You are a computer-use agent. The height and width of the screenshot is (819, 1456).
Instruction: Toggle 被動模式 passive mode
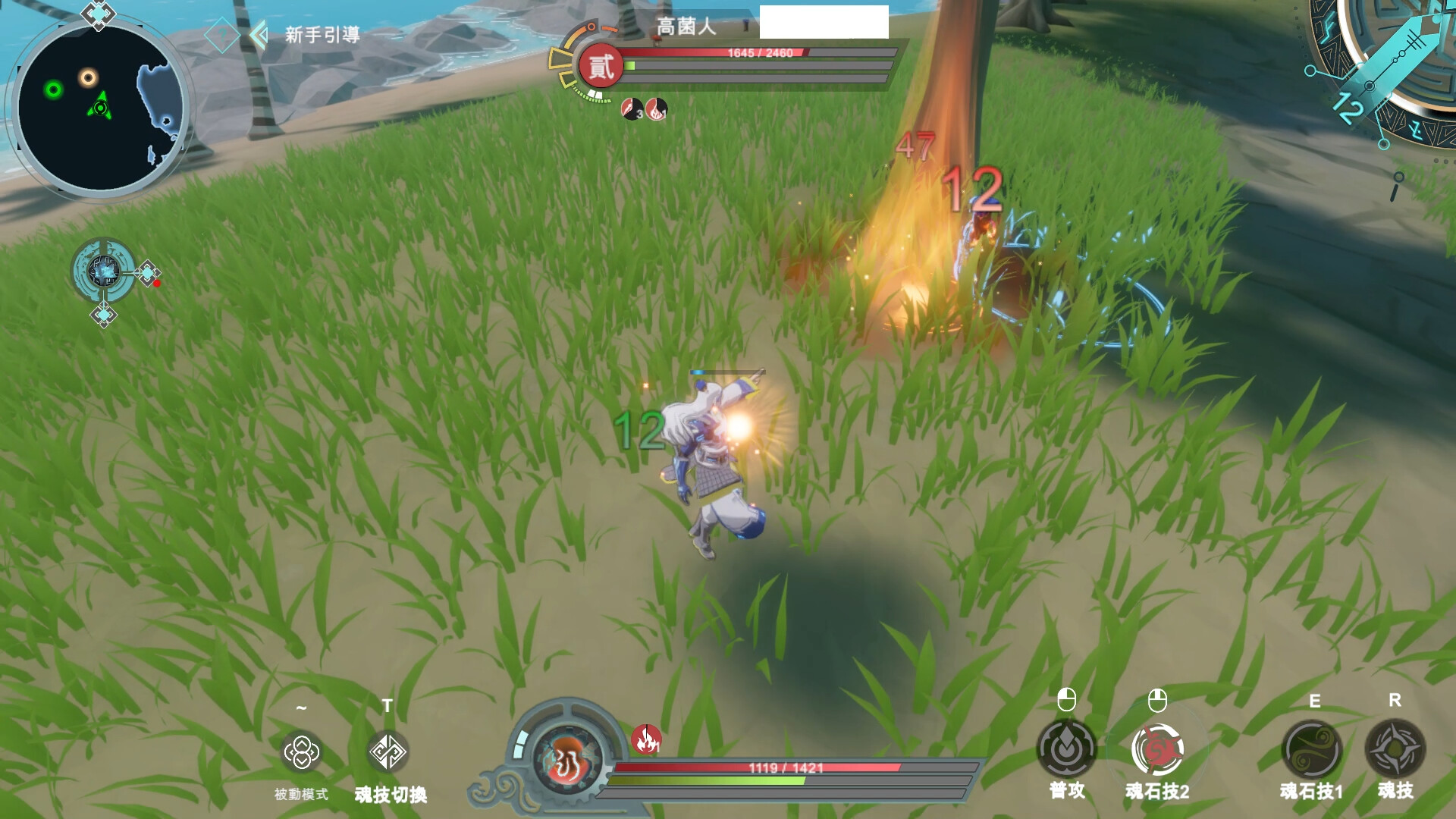[301, 752]
